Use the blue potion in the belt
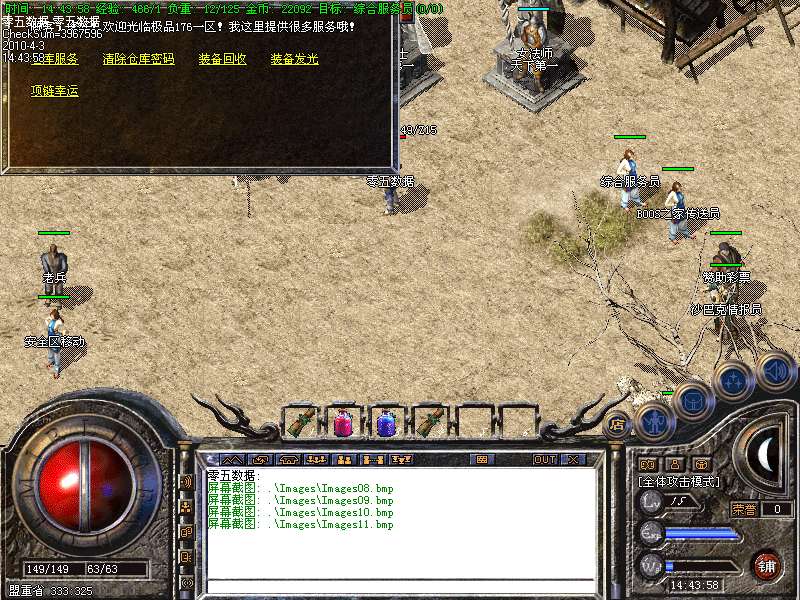The image size is (800, 600). tap(387, 422)
